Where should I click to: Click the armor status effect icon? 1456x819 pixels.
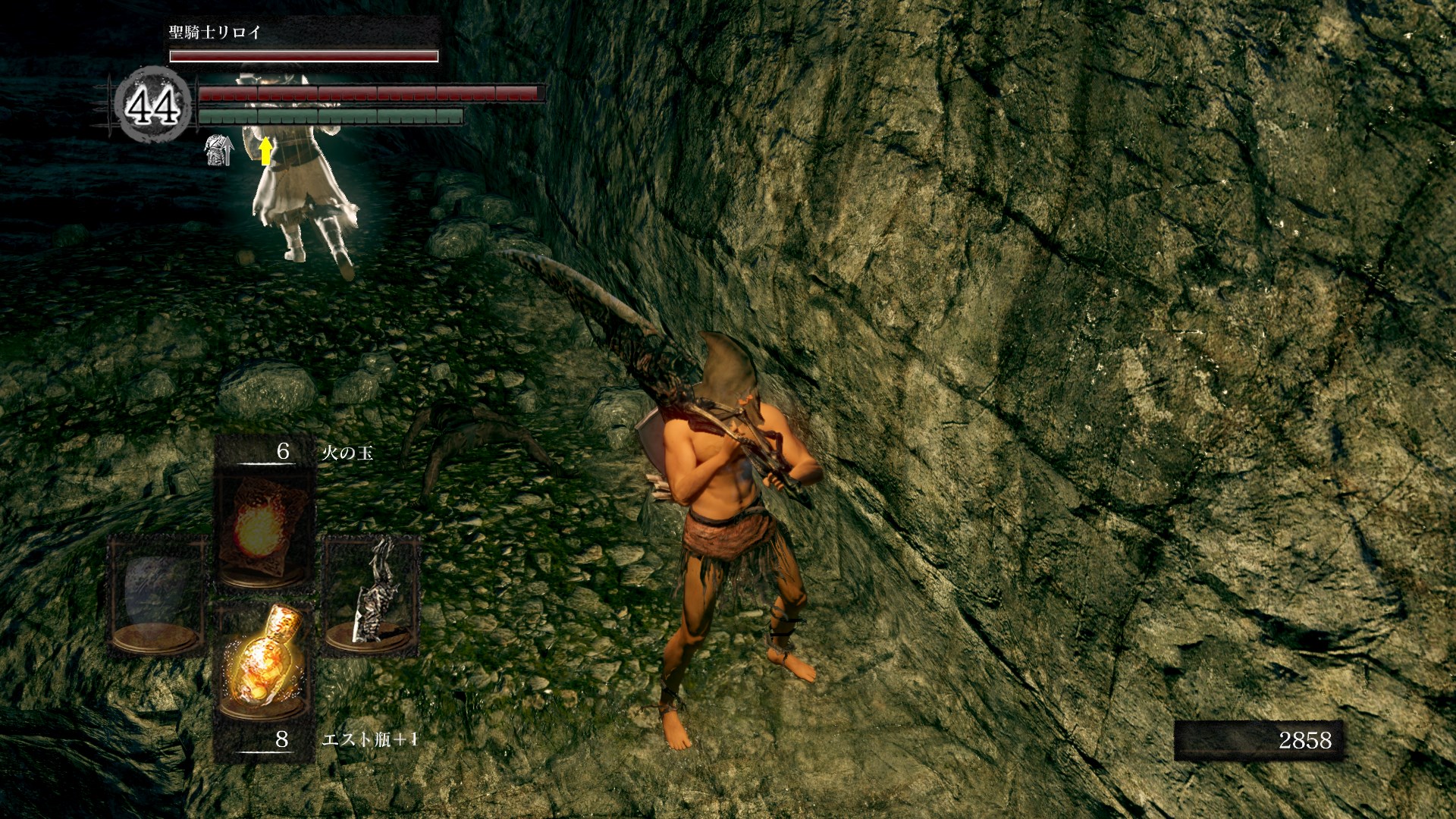(x=218, y=151)
